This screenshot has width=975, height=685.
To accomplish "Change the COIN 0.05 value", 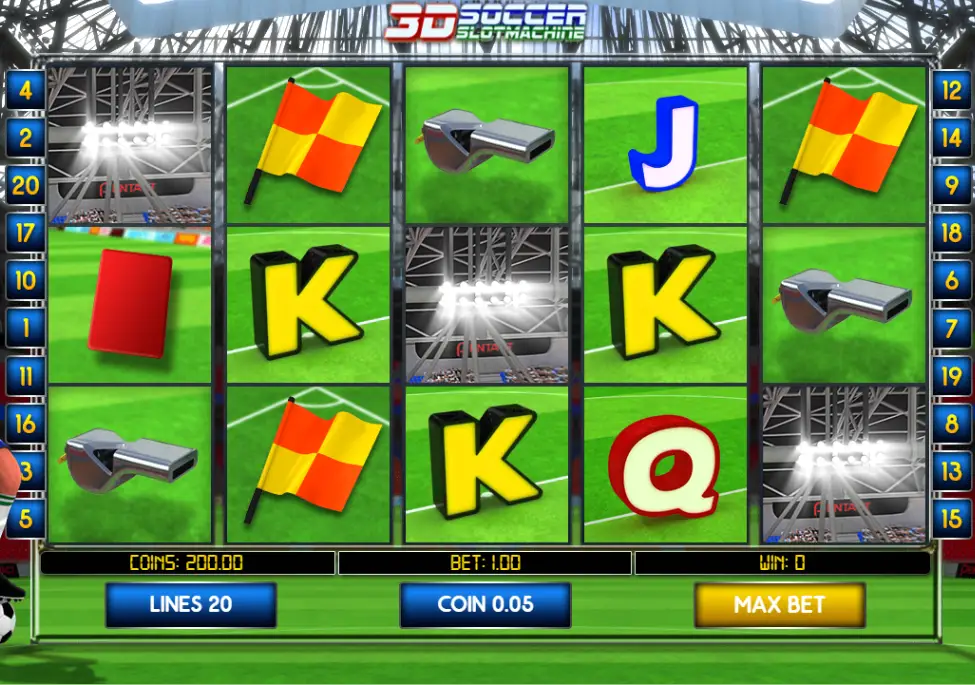I will (x=485, y=604).
